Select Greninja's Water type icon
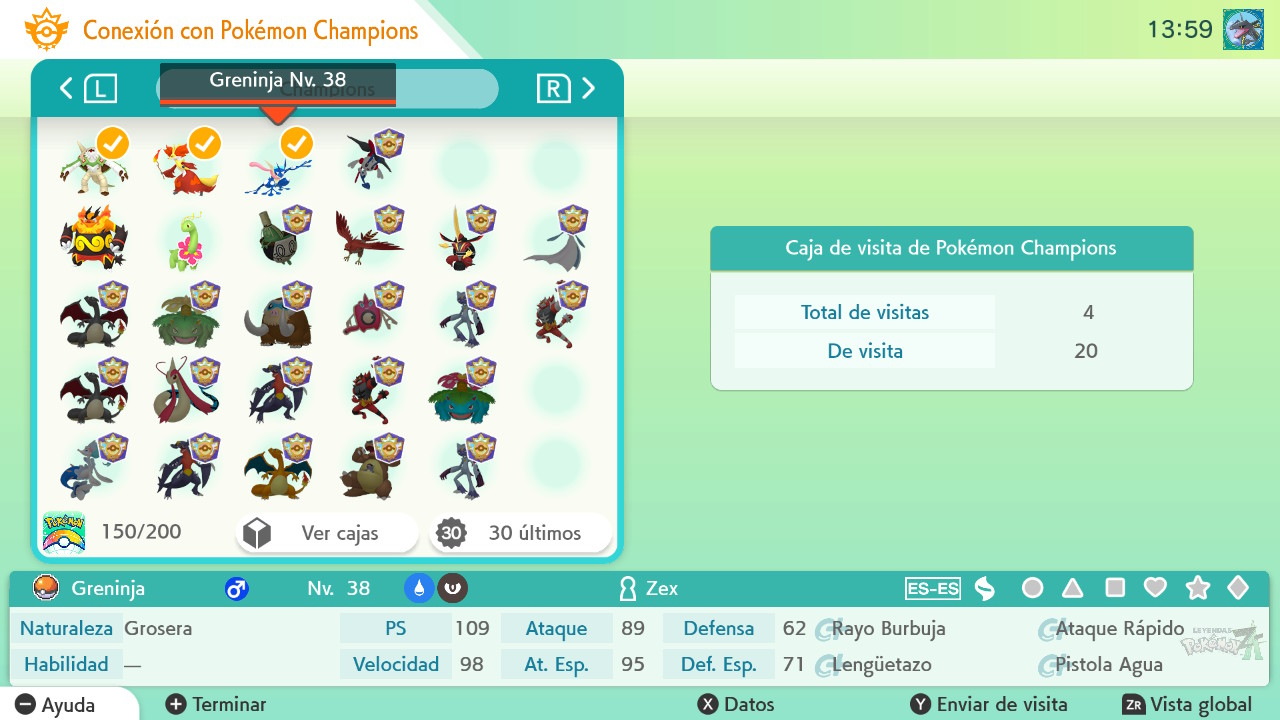This screenshot has width=1280, height=720. pyautogui.click(x=421, y=589)
